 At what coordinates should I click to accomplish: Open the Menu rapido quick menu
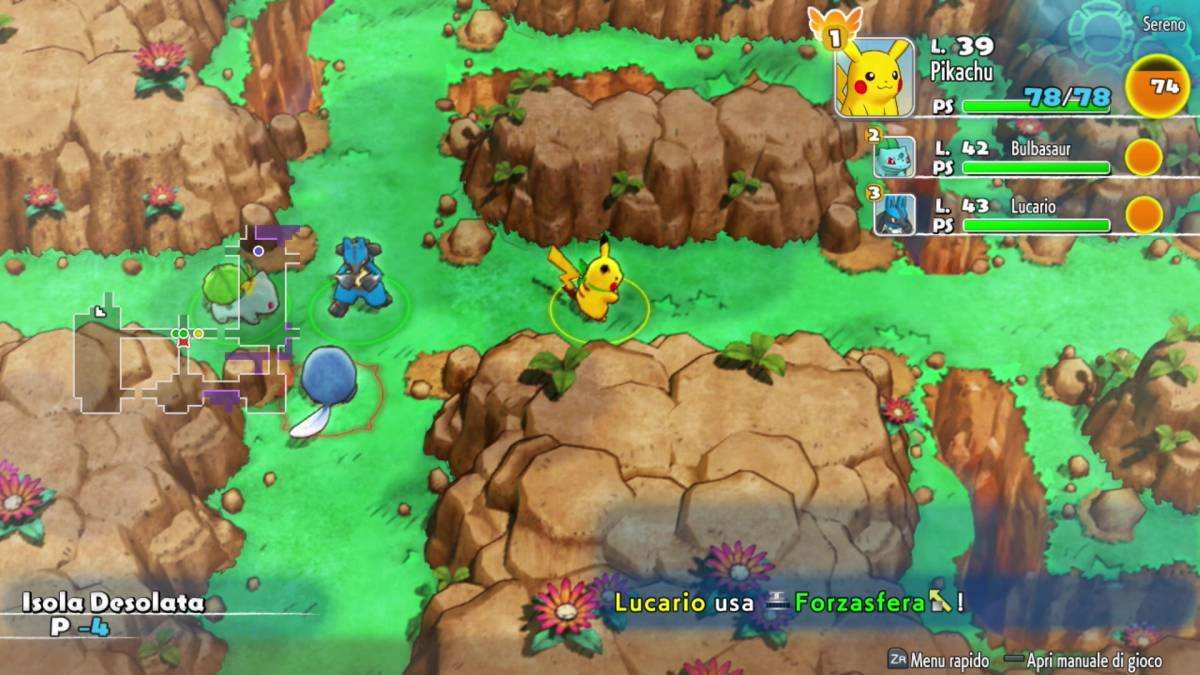pyautogui.click(x=938, y=660)
